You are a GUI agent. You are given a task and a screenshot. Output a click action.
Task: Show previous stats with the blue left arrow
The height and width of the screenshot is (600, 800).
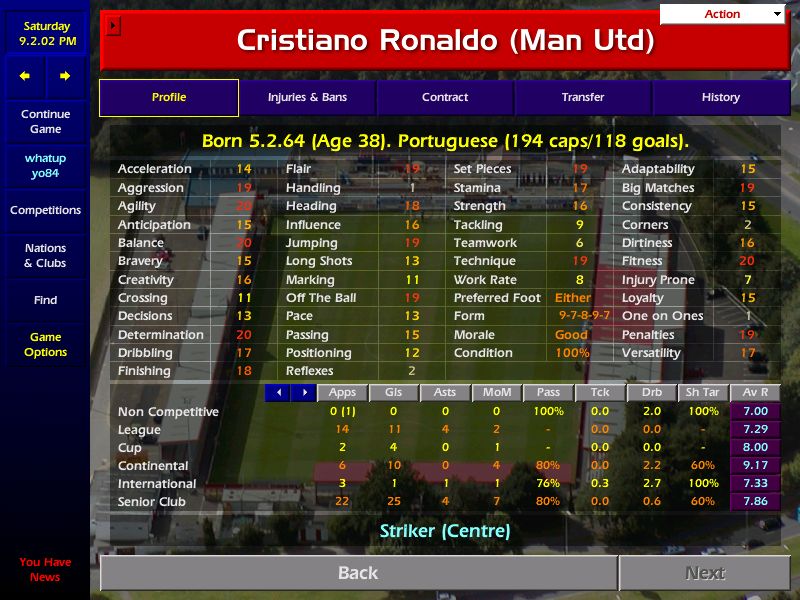pos(278,393)
